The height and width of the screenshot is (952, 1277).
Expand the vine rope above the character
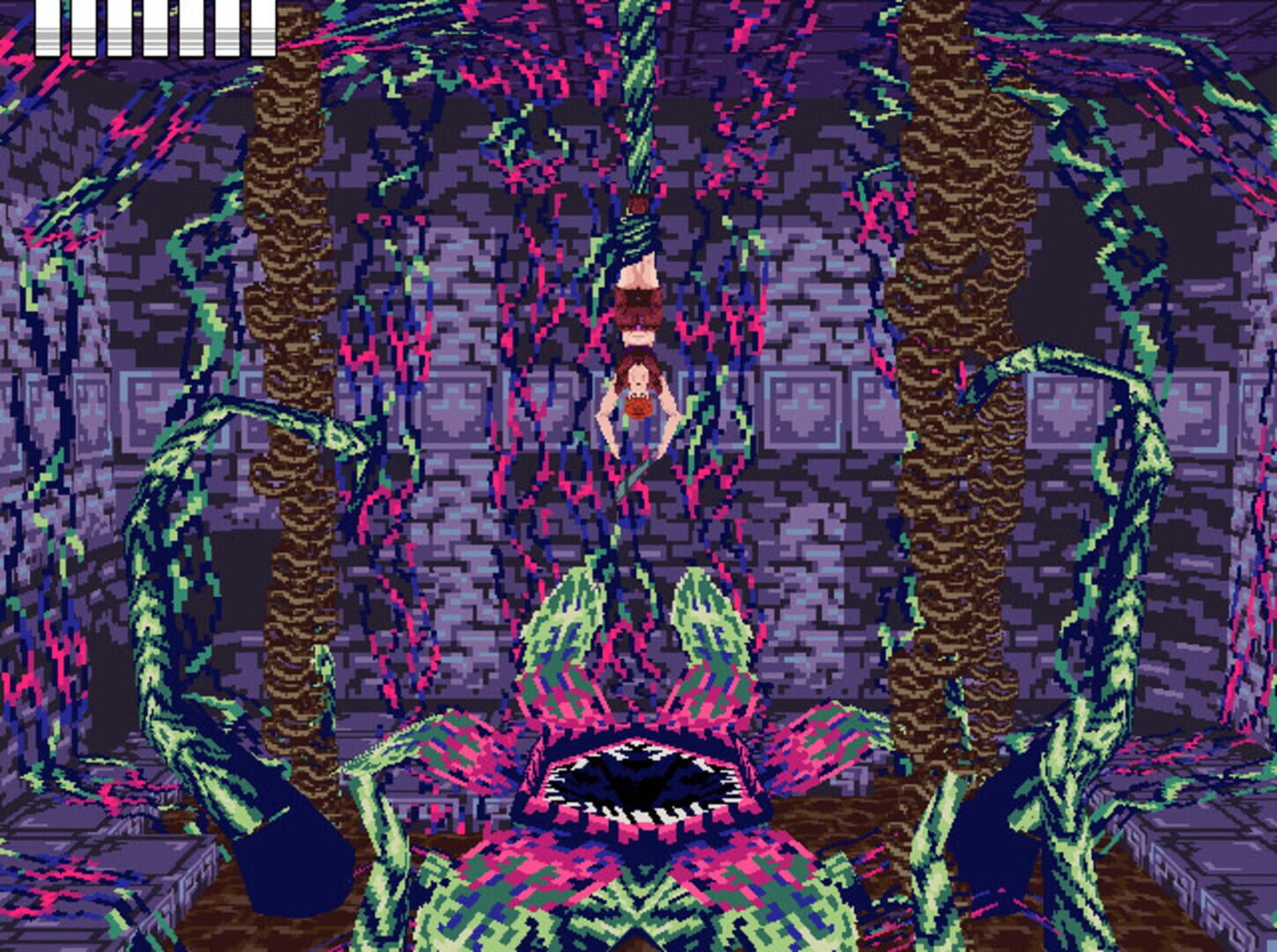click(636, 132)
